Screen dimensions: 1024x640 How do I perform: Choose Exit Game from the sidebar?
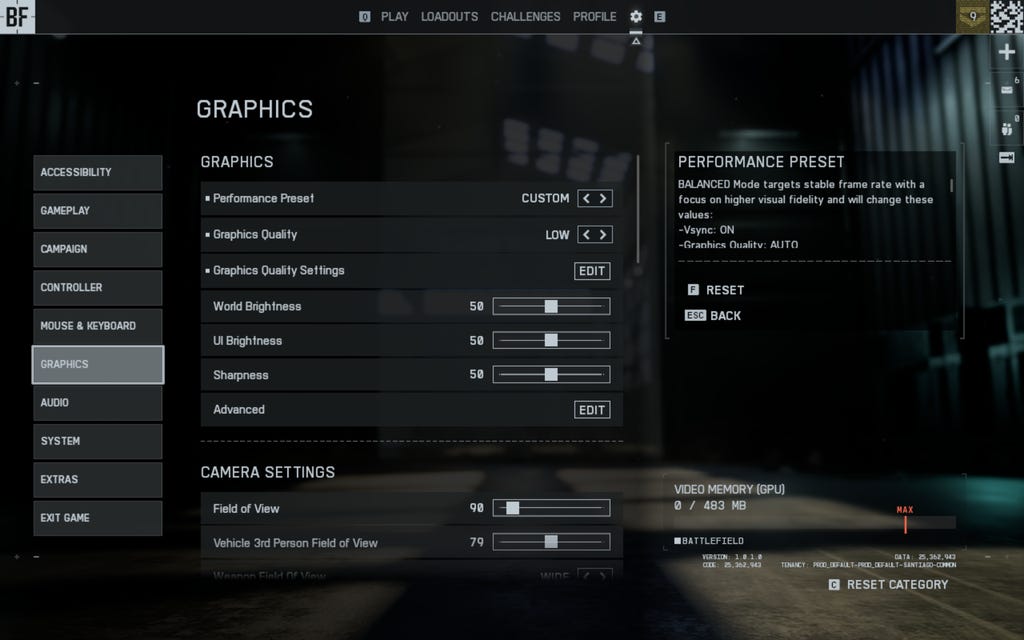pyautogui.click(x=97, y=518)
